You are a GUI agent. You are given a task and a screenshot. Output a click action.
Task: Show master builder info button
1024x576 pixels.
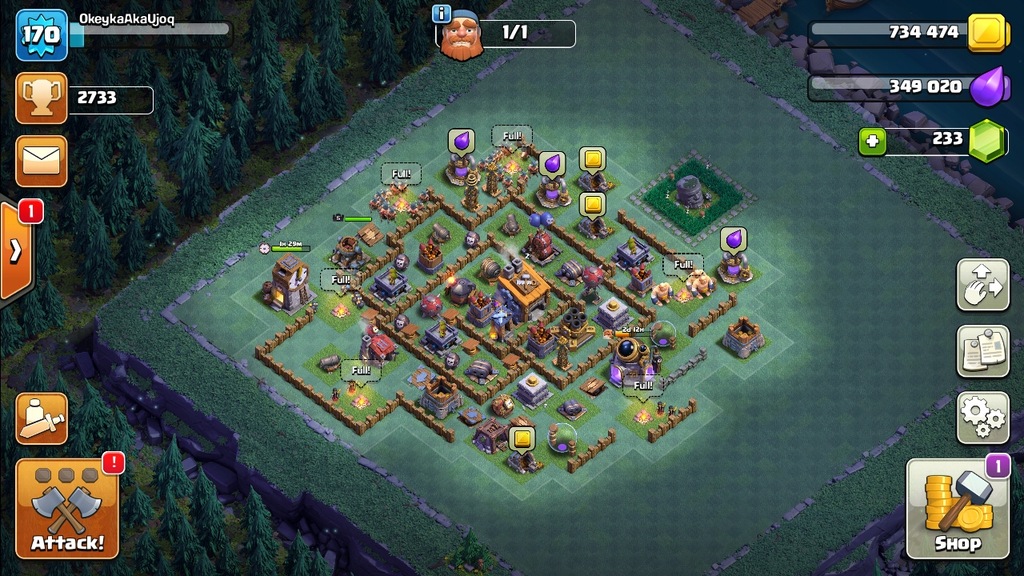point(441,13)
